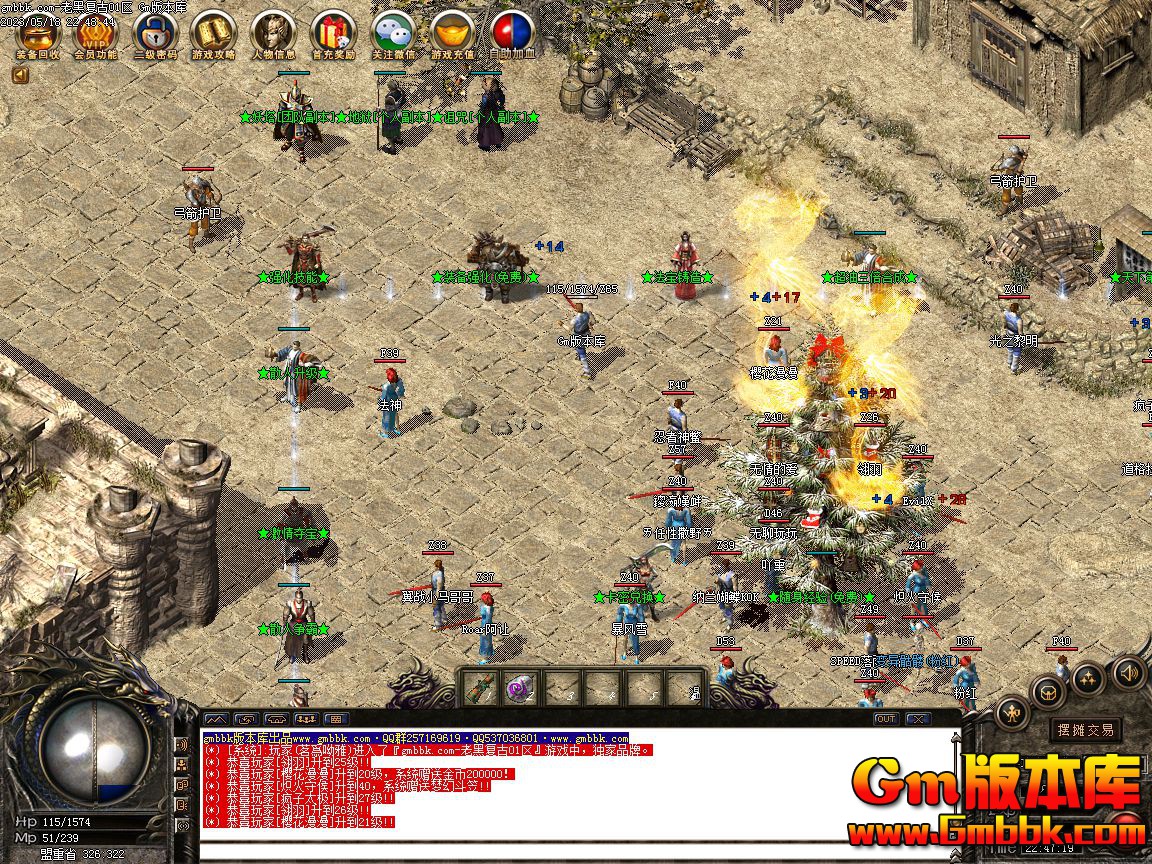
Task: Claim the 首充奖励 gift box reward
Action: coord(333,33)
